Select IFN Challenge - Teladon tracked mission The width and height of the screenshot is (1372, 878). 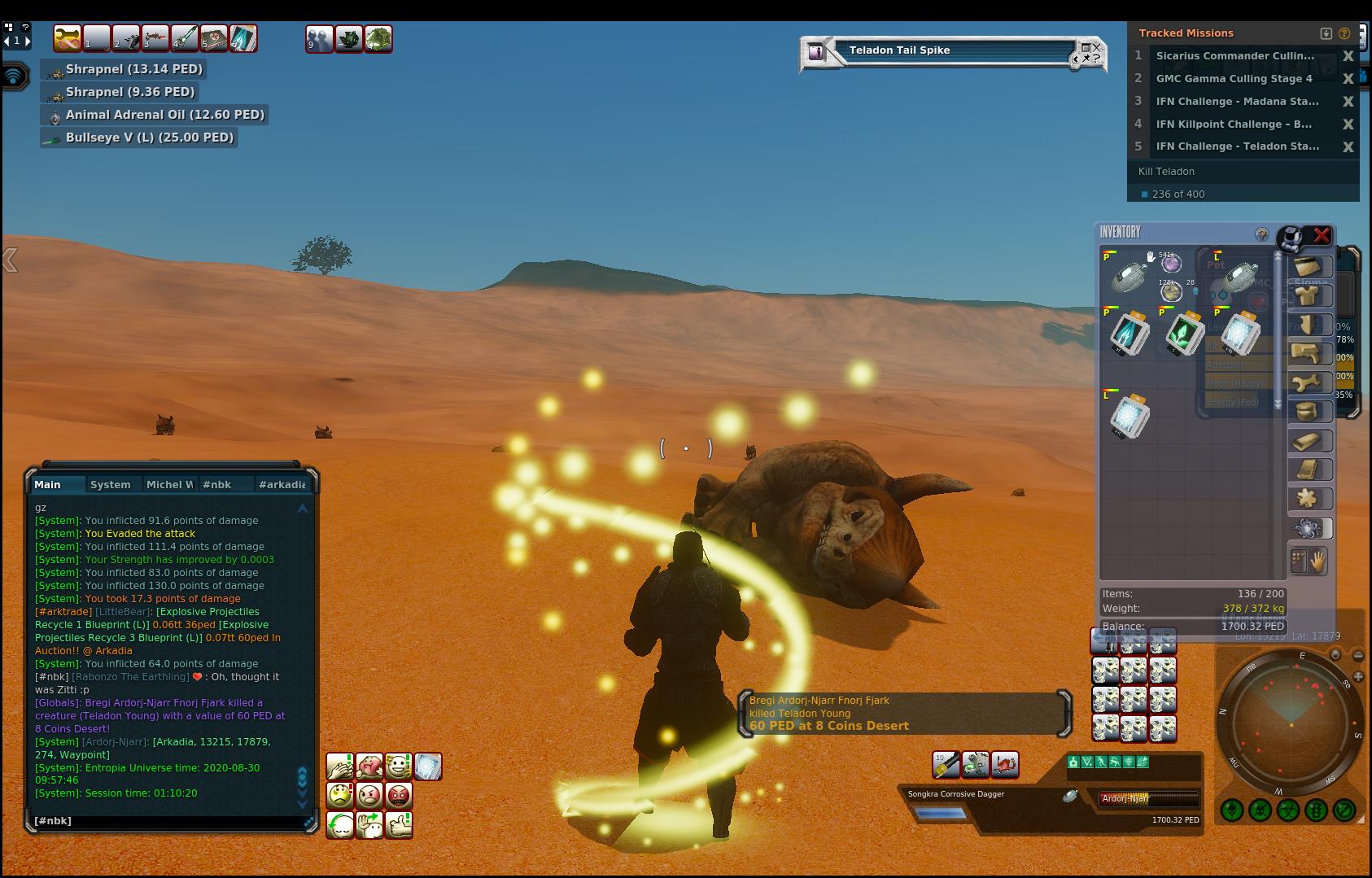(x=1237, y=146)
